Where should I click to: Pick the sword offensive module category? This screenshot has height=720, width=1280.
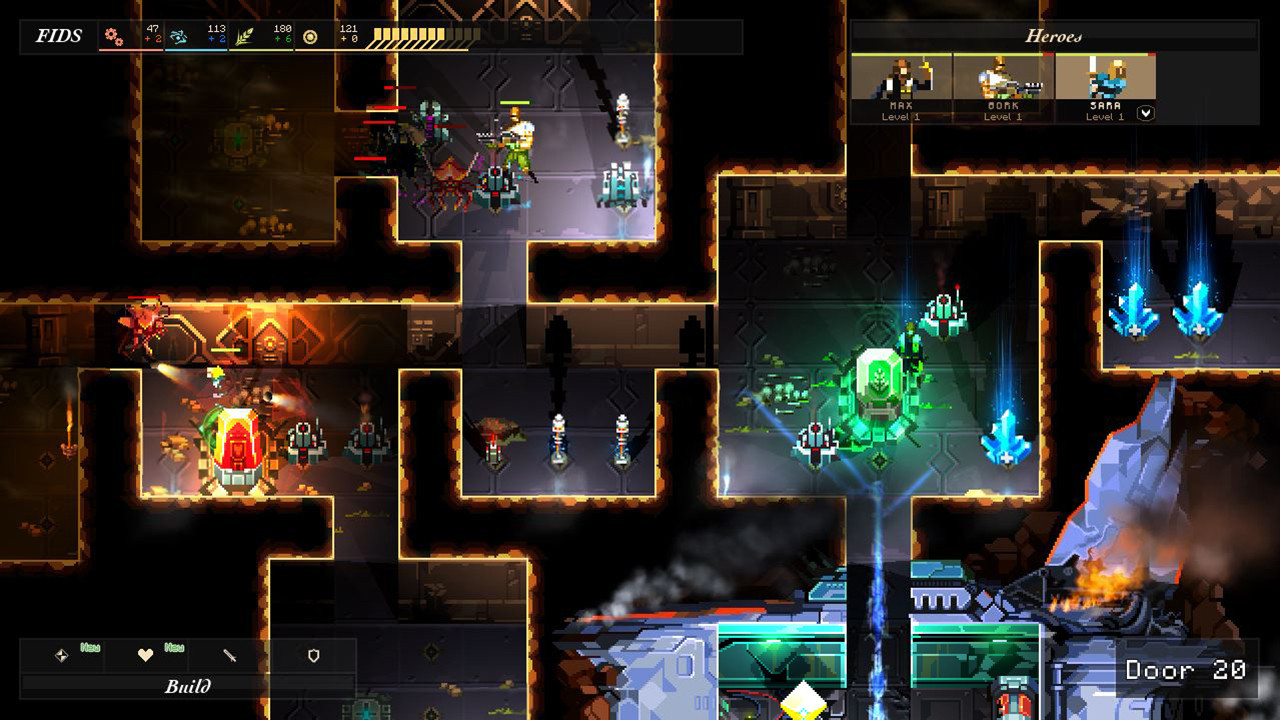[x=230, y=656]
